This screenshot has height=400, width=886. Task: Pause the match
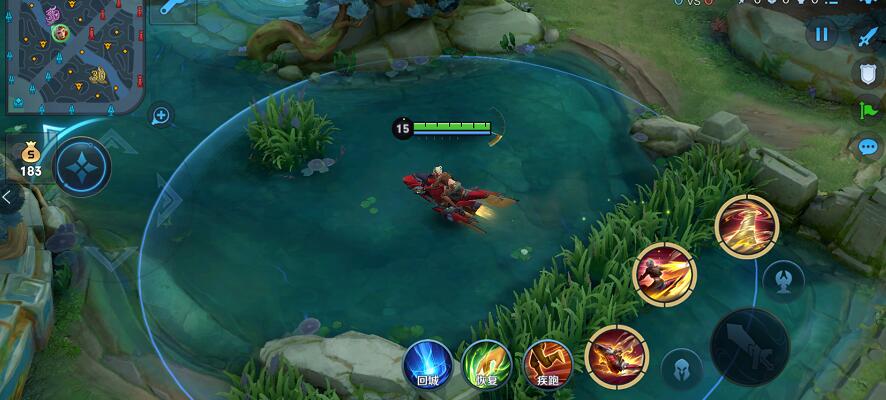point(822,35)
